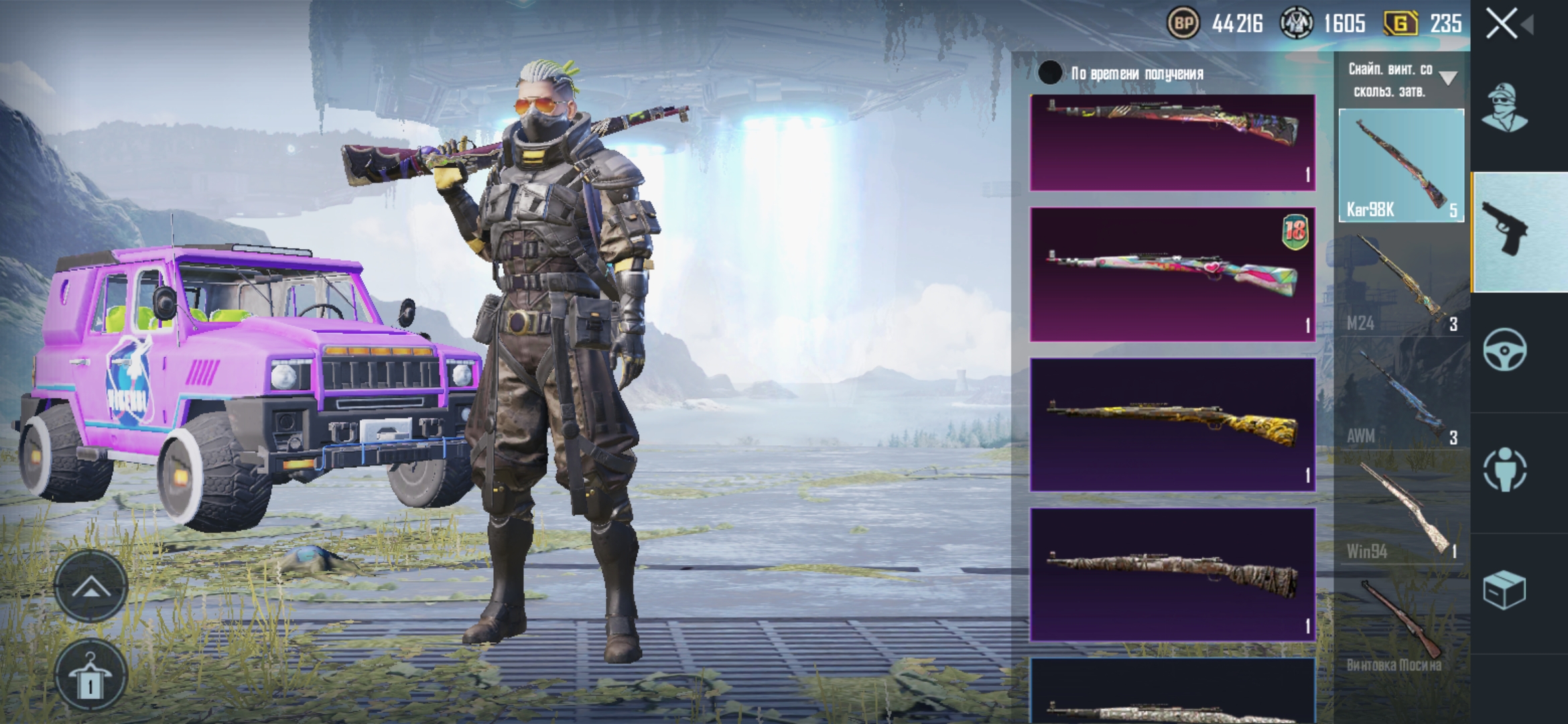Switch to the character outfits tab
1568x724 pixels.
pos(1504,107)
